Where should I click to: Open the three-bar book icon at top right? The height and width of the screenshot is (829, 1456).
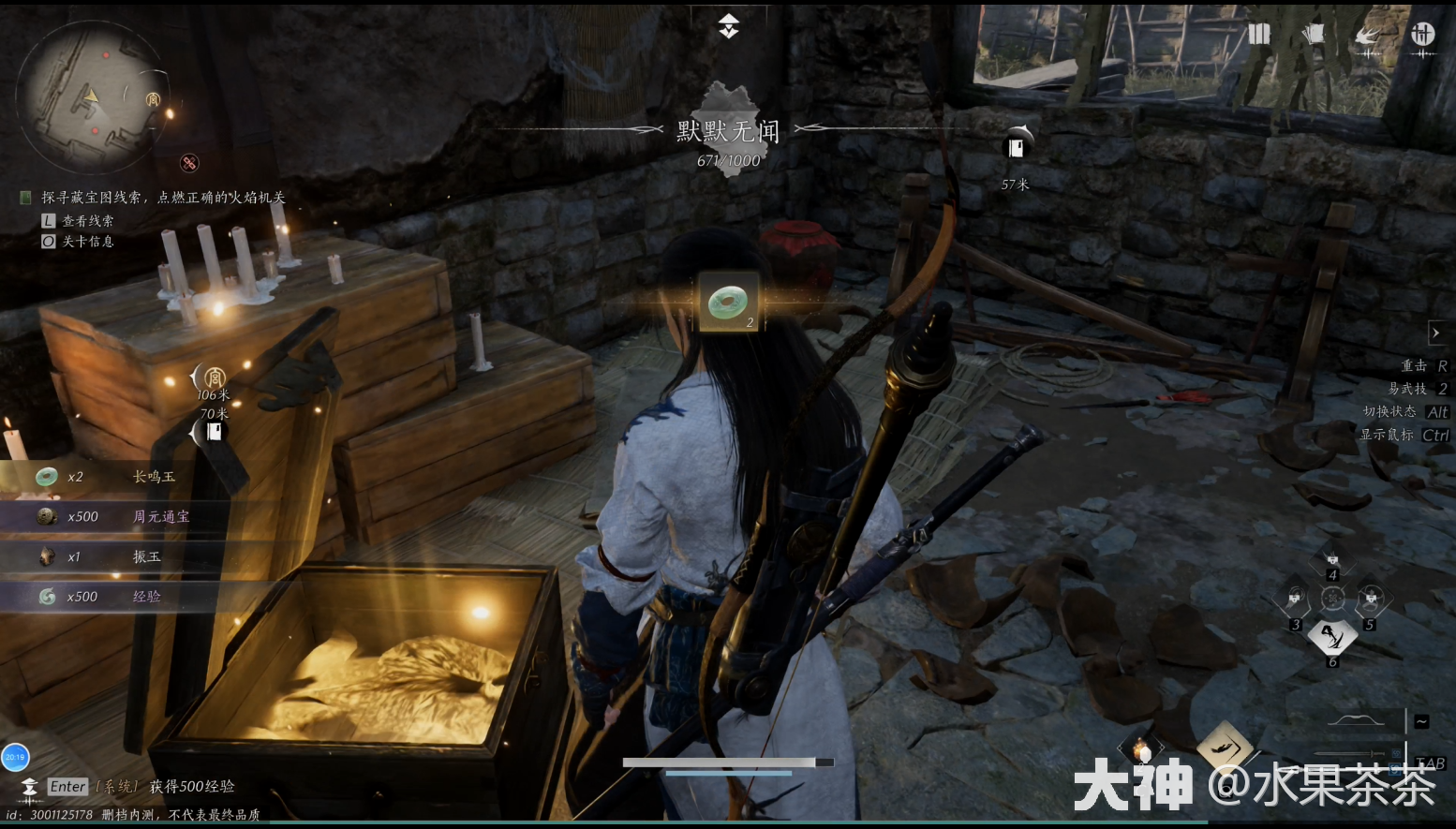tap(1258, 35)
